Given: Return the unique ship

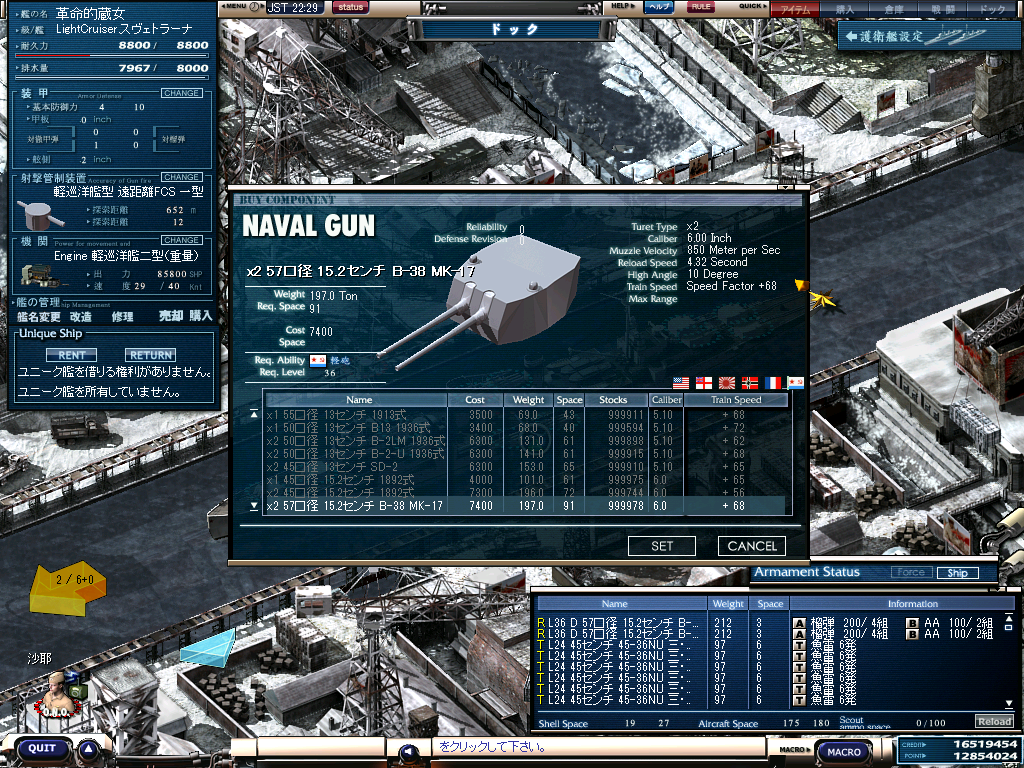Looking at the screenshot, I should click(150, 355).
